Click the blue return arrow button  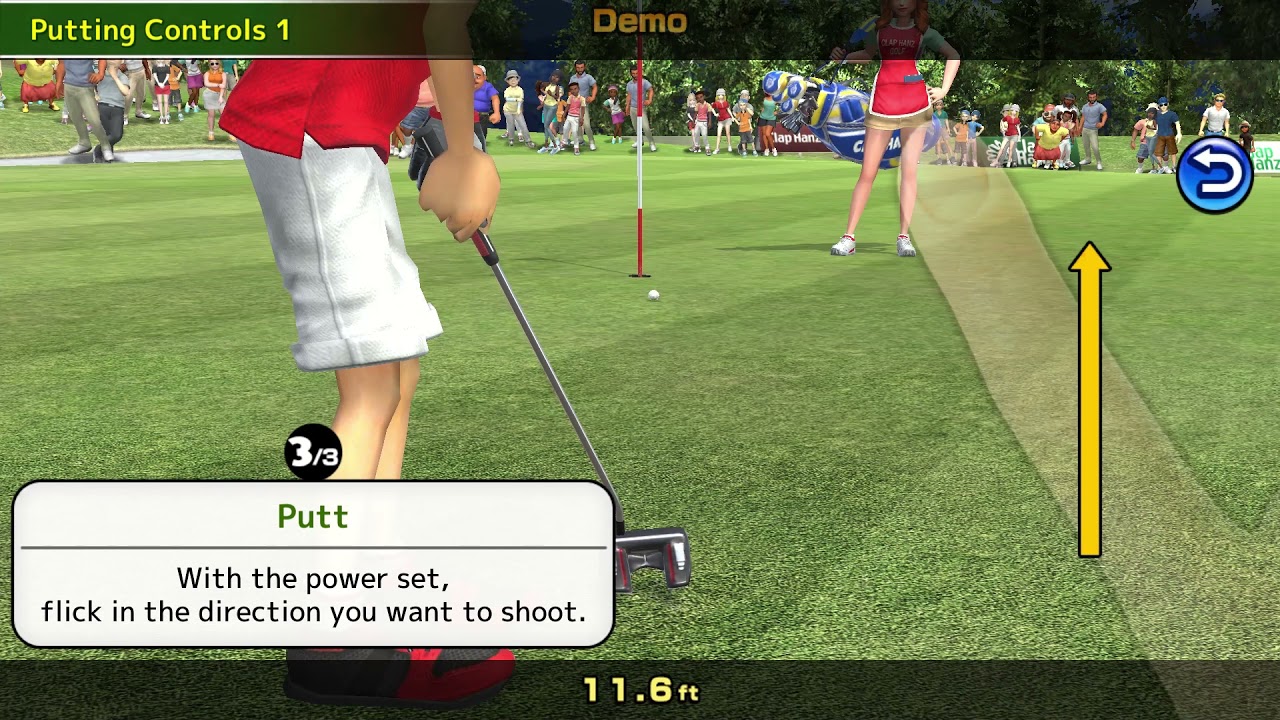click(x=1214, y=176)
